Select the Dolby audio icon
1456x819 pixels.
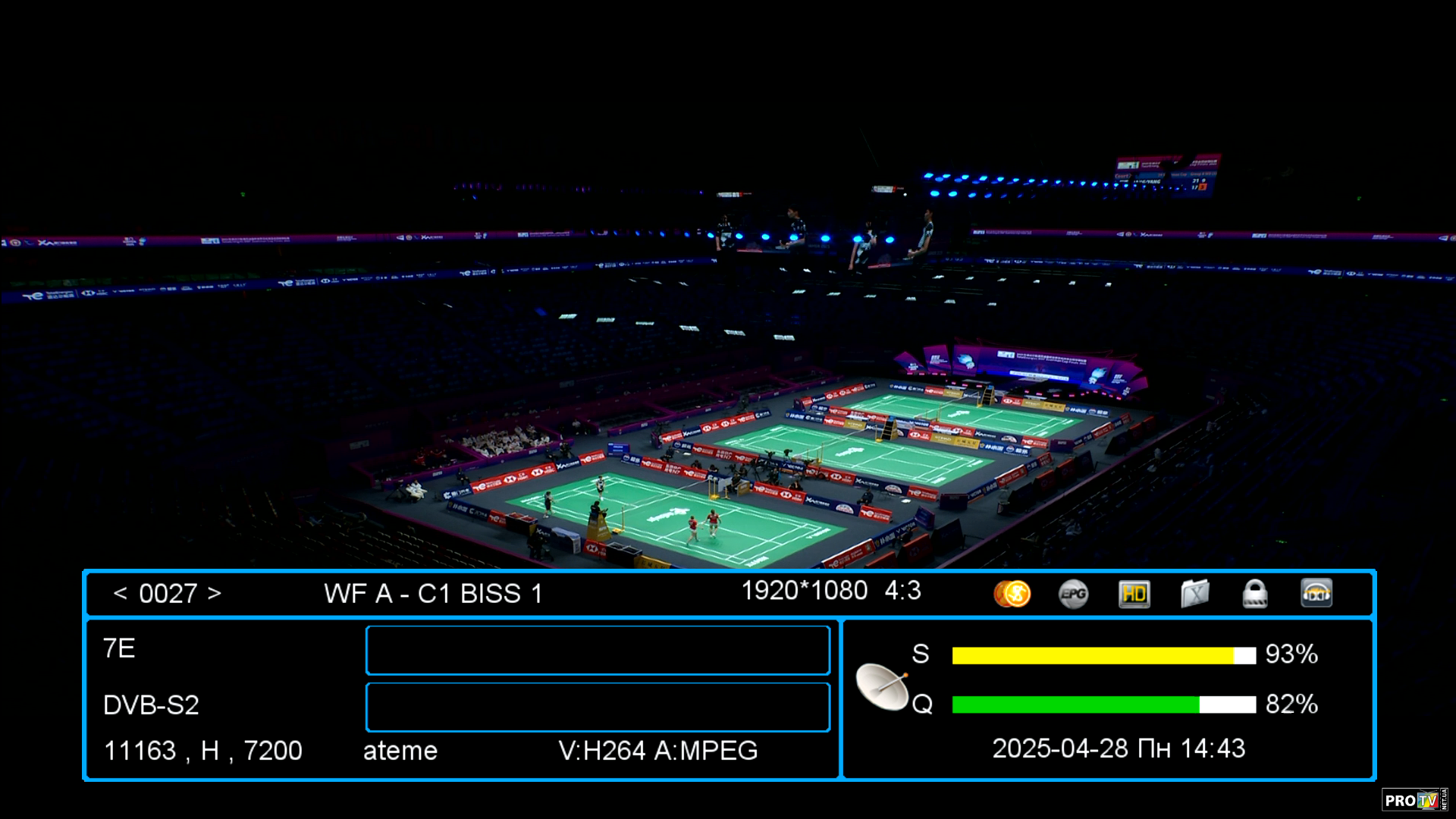point(1316,594)
